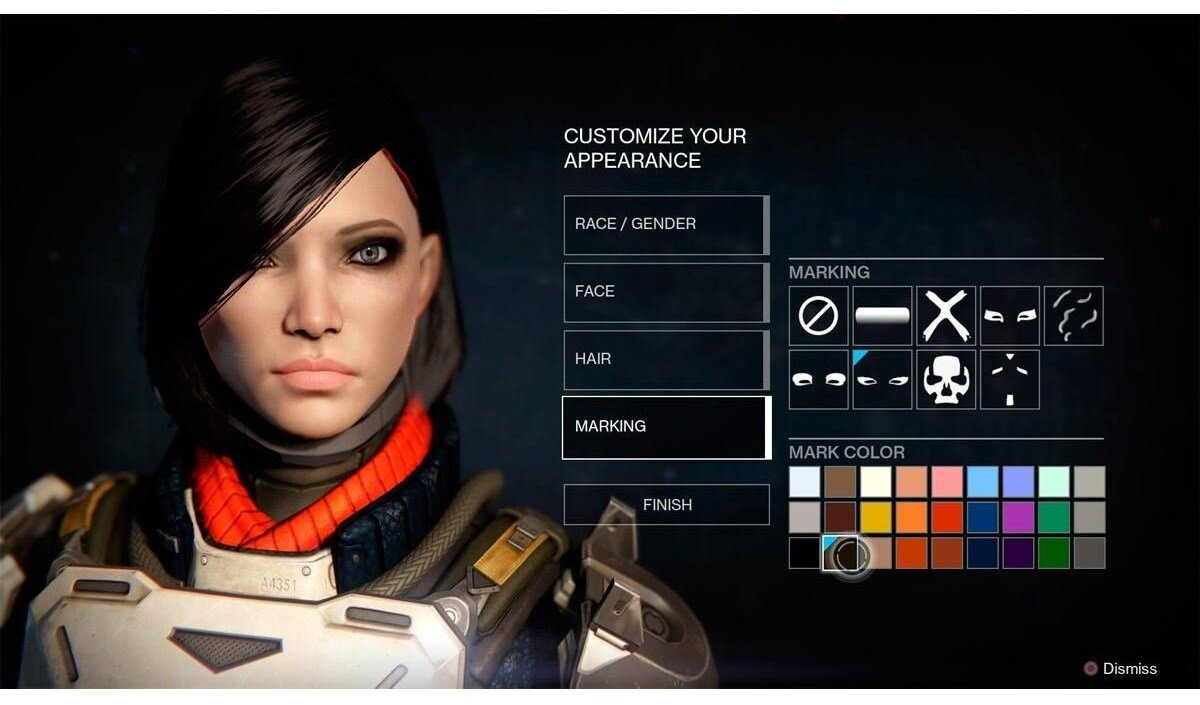This screenshot has height=705, width=1200.
Task: Choose the dark navy mark color
Action: click(x=983, y=553)
